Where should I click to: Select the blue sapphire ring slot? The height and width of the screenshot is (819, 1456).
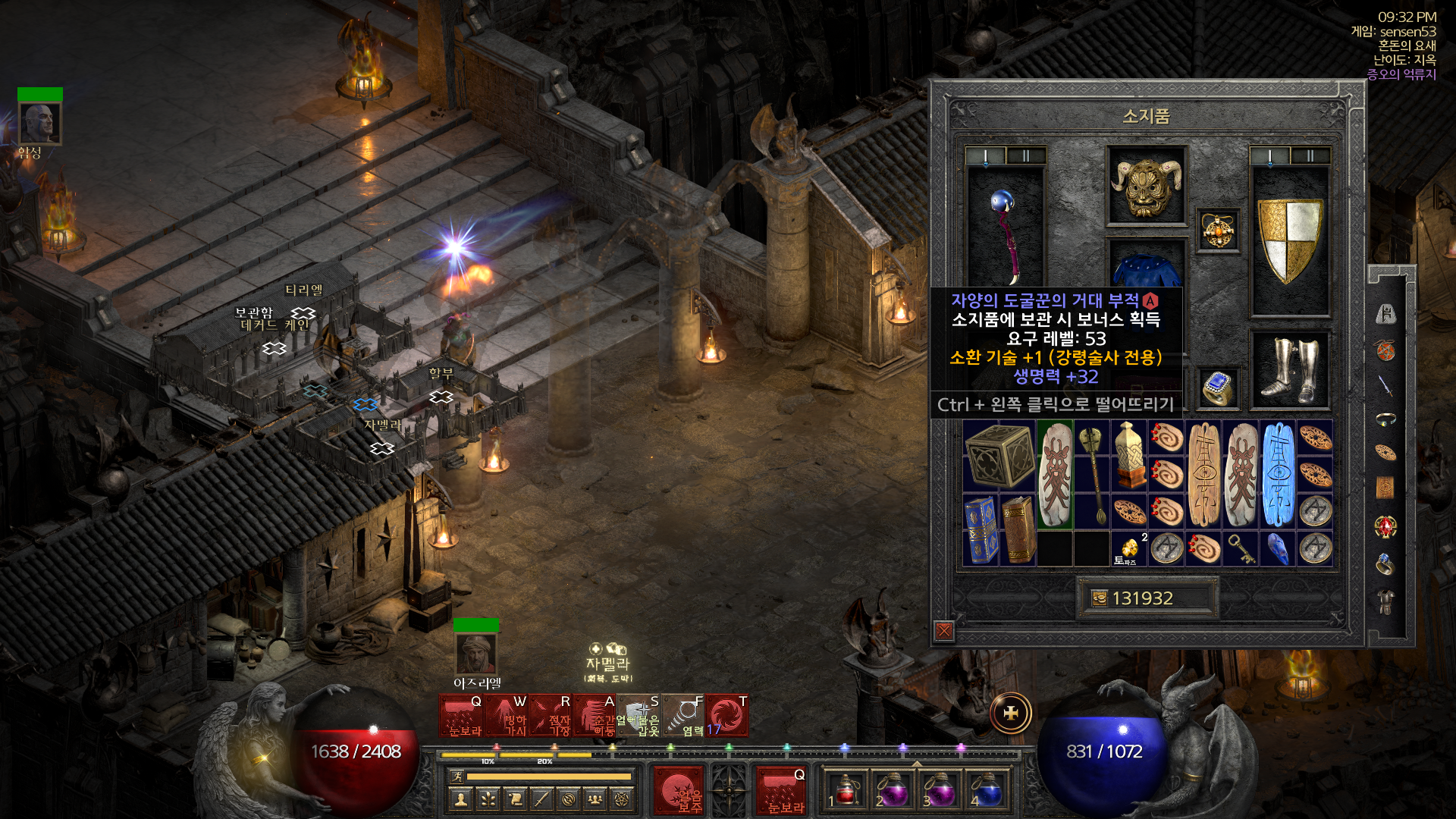(x=1218, y=388)
